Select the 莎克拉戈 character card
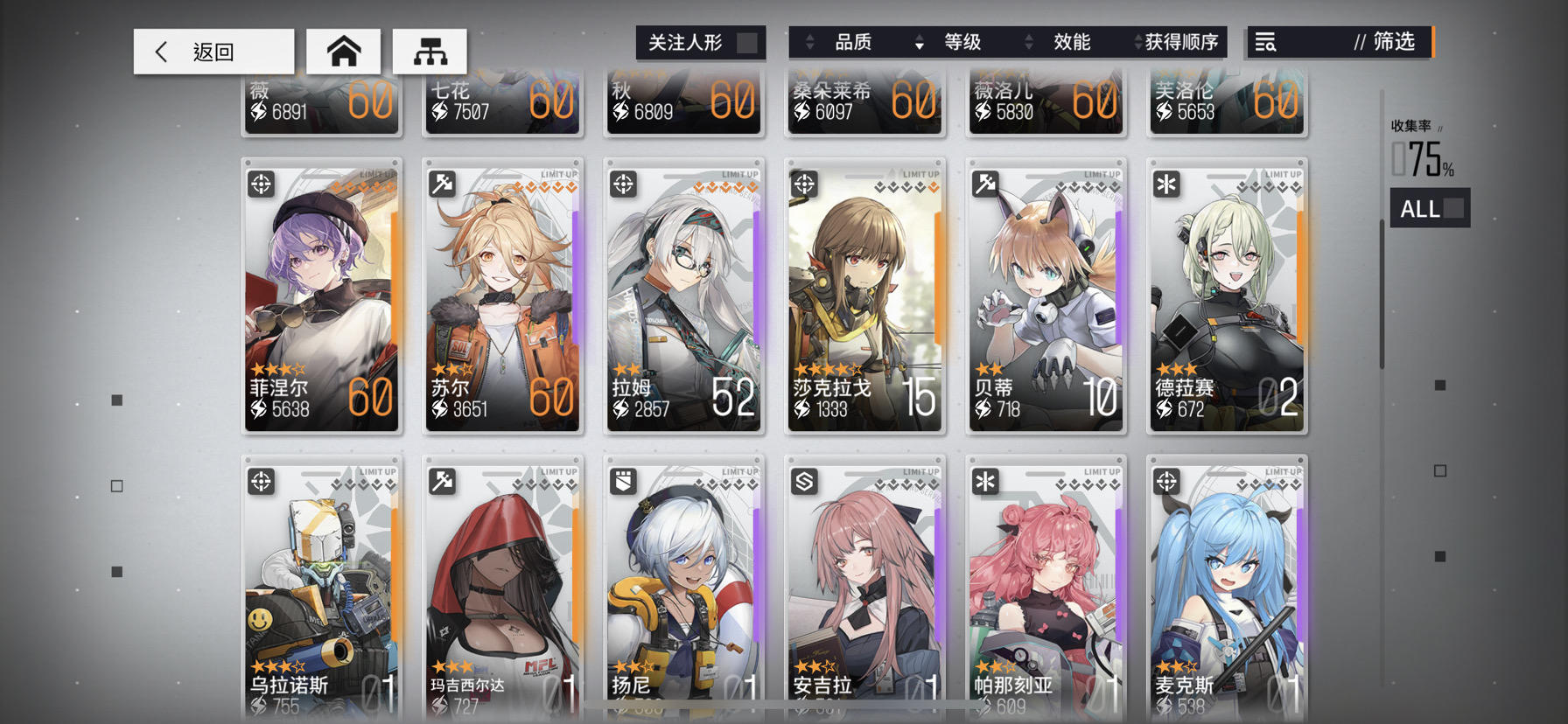 [864, 297]
